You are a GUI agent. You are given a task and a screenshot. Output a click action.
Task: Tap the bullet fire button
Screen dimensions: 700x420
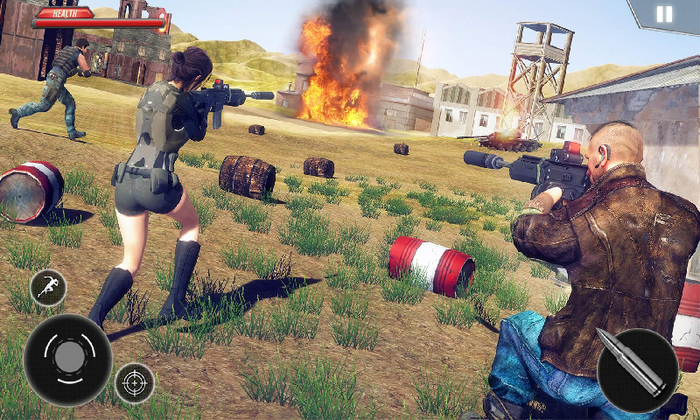point(637,371)
